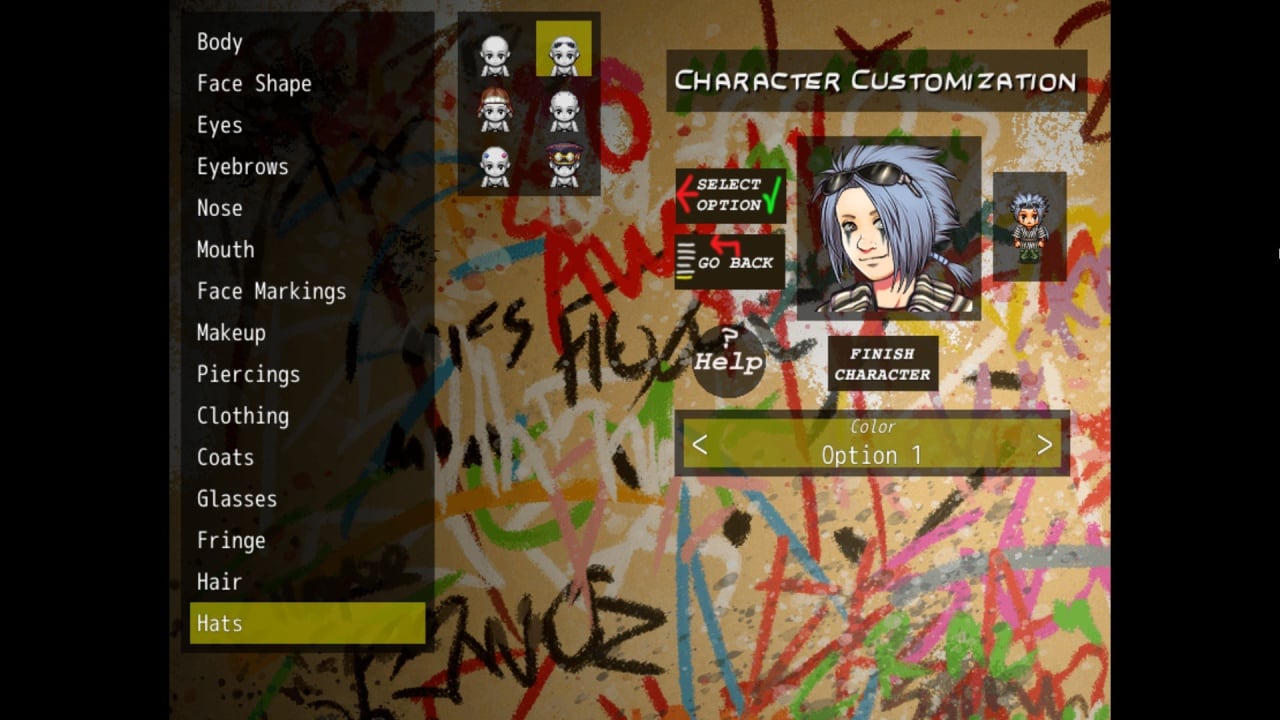
Task: Open Face Markings options
Action: click(x=271, y=291)
